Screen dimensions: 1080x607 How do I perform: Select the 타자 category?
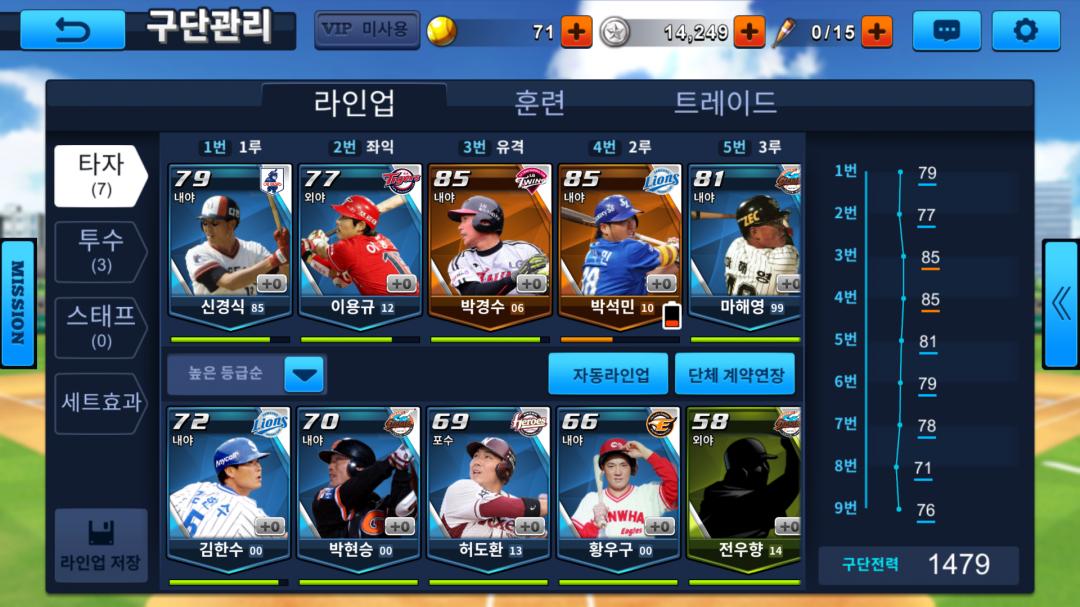tap(100, 175)
